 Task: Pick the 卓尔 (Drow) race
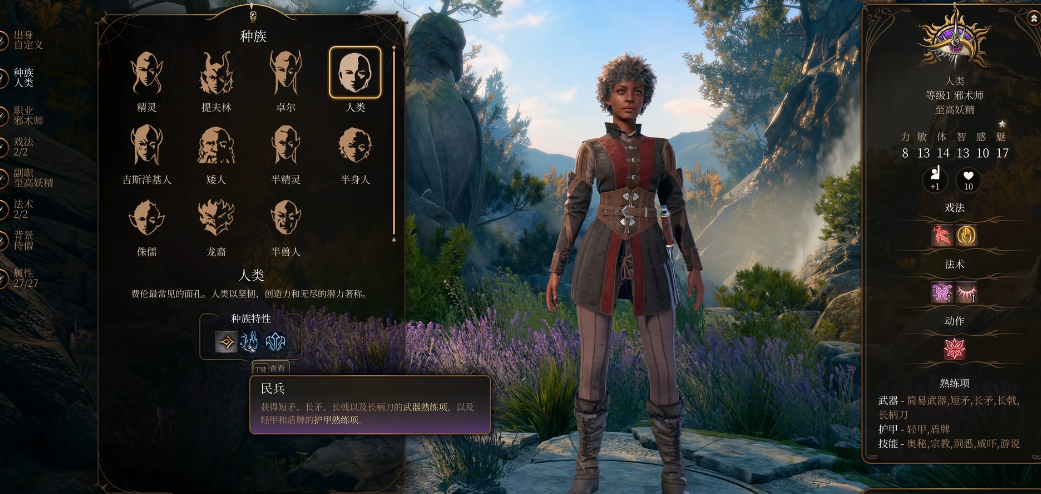pos(286,73)
